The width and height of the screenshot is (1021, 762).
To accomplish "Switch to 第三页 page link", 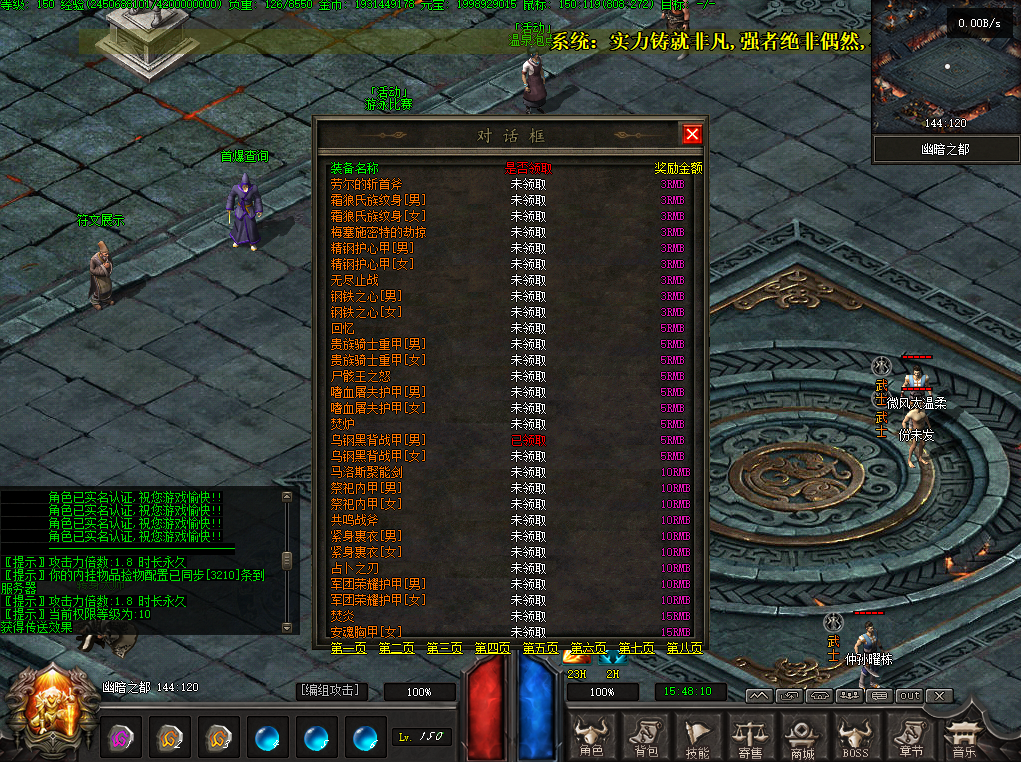I will (445, 648).
